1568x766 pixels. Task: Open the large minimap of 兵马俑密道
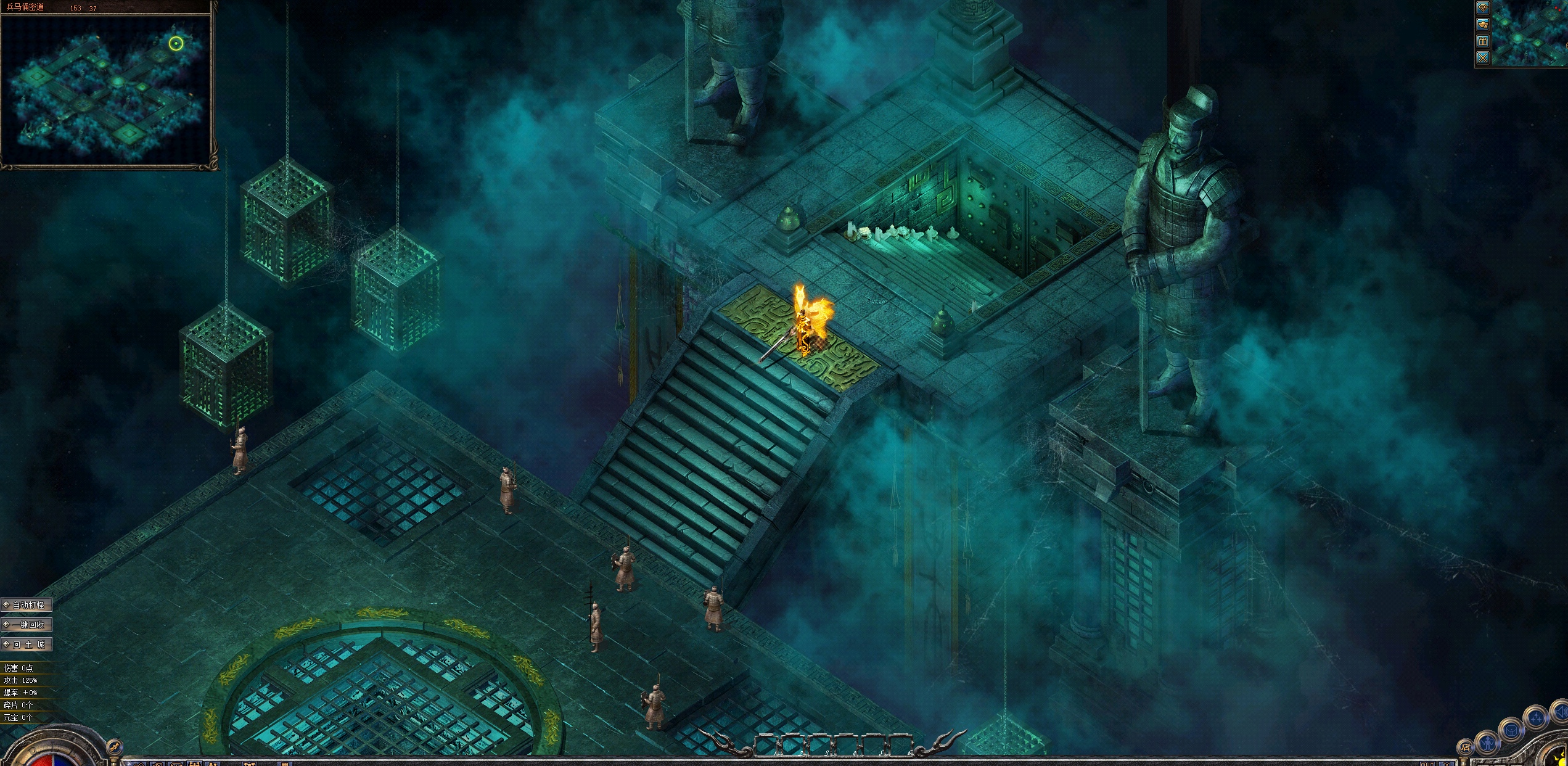point(108,88)
